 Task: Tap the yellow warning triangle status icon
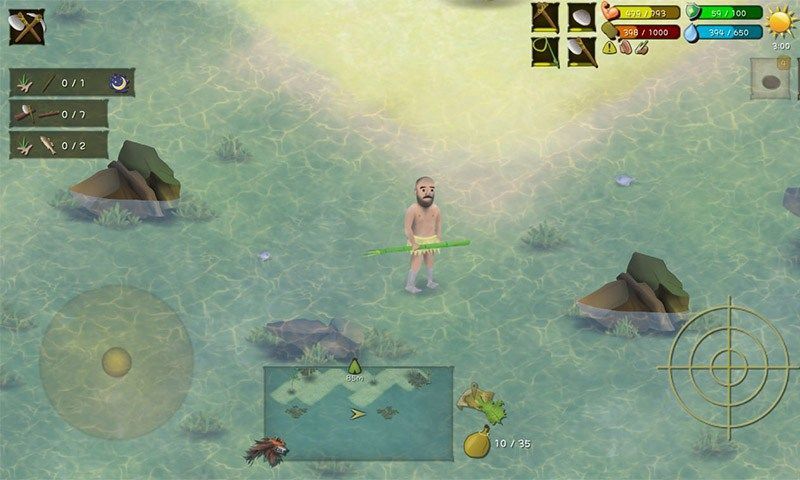click(x=610, y=47)
